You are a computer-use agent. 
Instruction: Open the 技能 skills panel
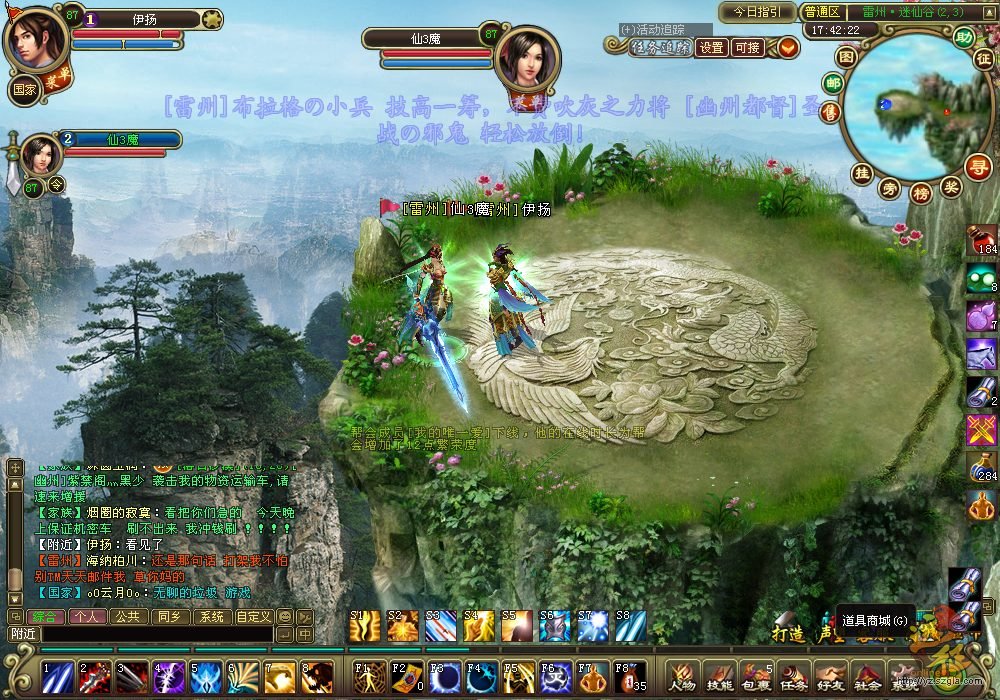[719, 676]
